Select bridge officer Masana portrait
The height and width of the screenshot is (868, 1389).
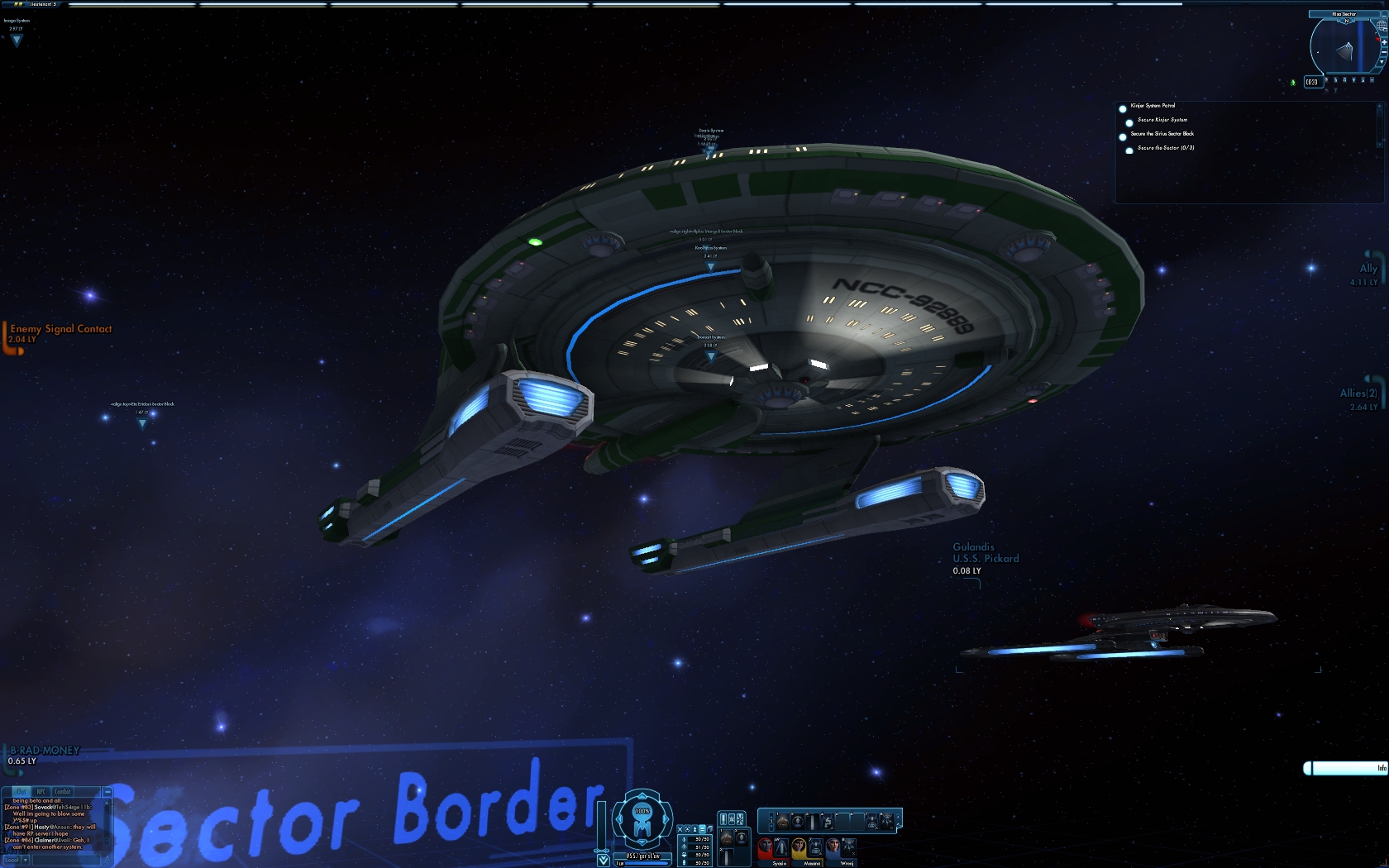coord(799,847)
